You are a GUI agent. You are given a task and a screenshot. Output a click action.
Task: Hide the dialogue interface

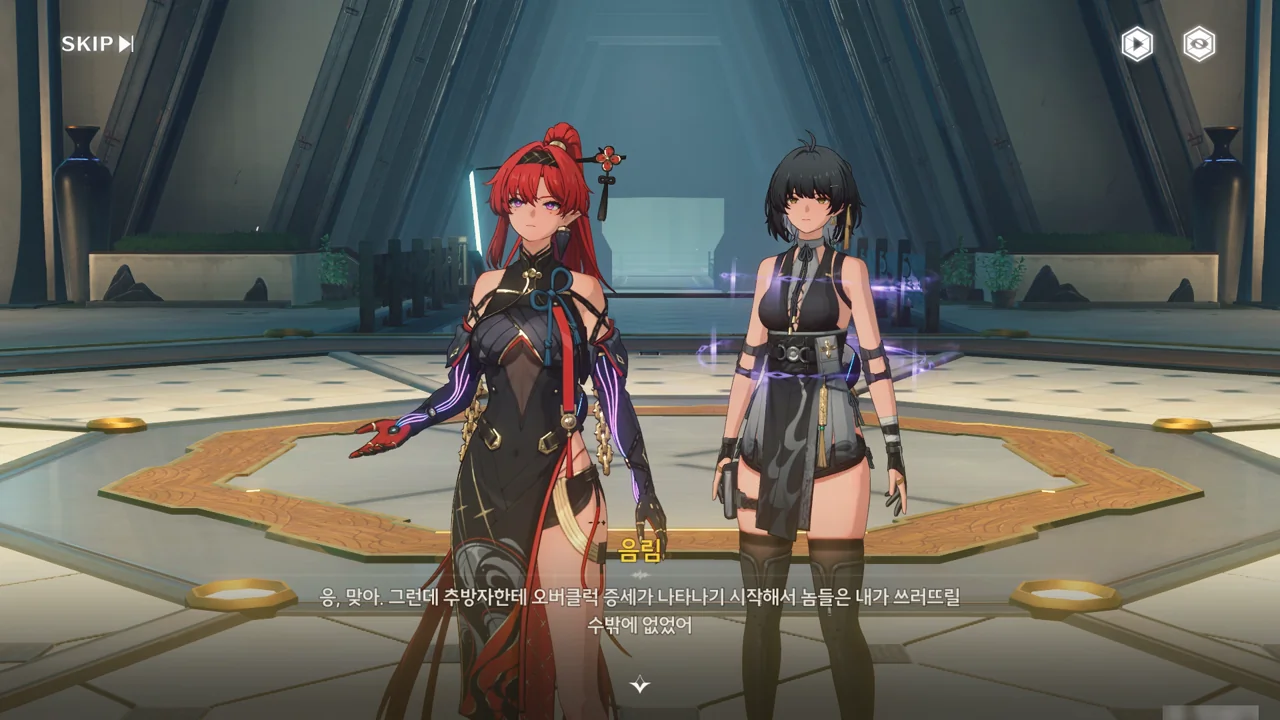click(1199, 44)
